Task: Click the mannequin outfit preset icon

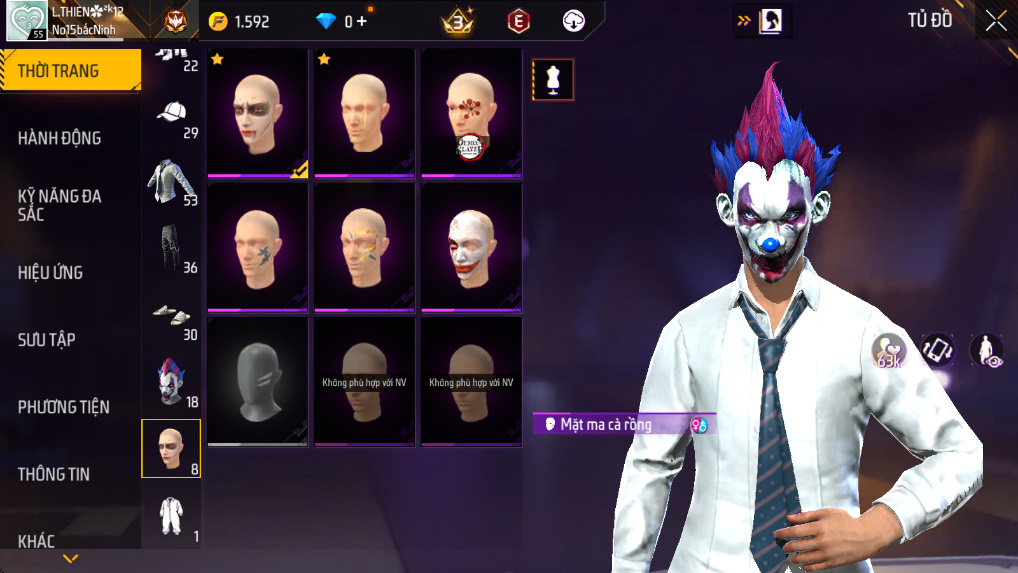Action: [x=553, y=80]
